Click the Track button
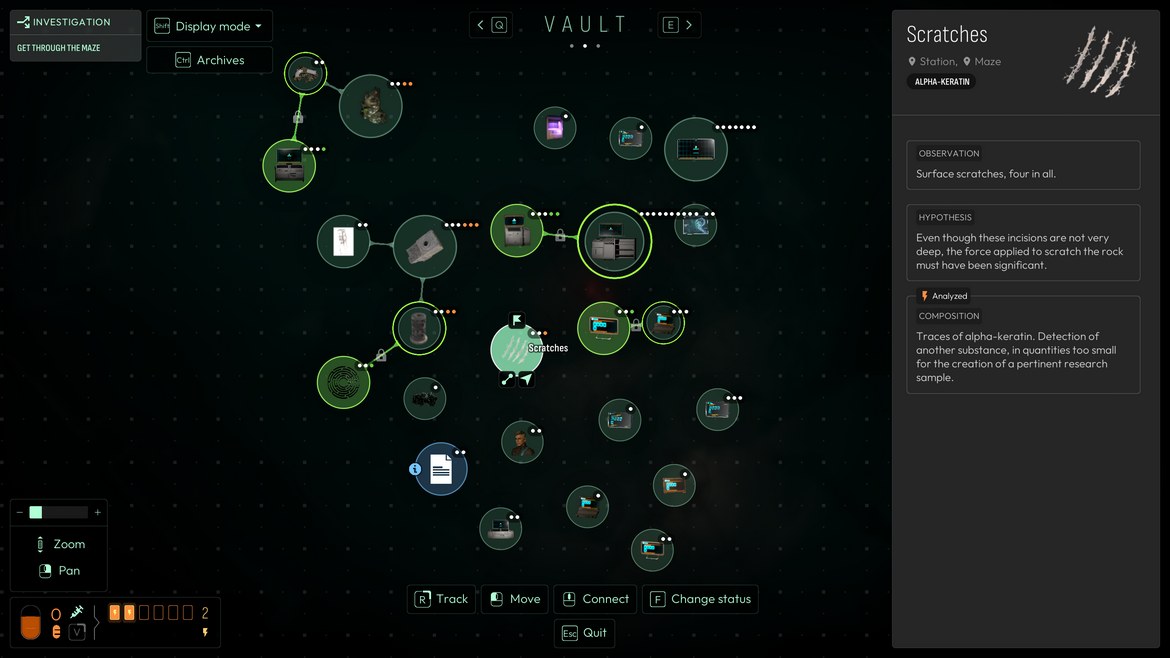Image resolution: width=1170 pixels, height=658 pixels. pos(441,599)
